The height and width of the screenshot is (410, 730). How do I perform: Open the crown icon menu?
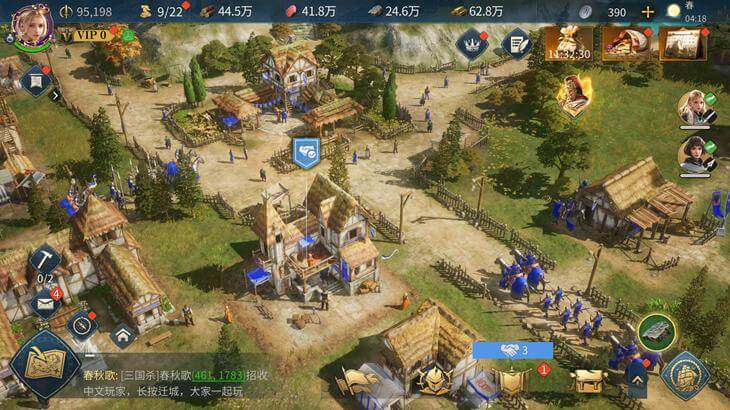[472, 42]
